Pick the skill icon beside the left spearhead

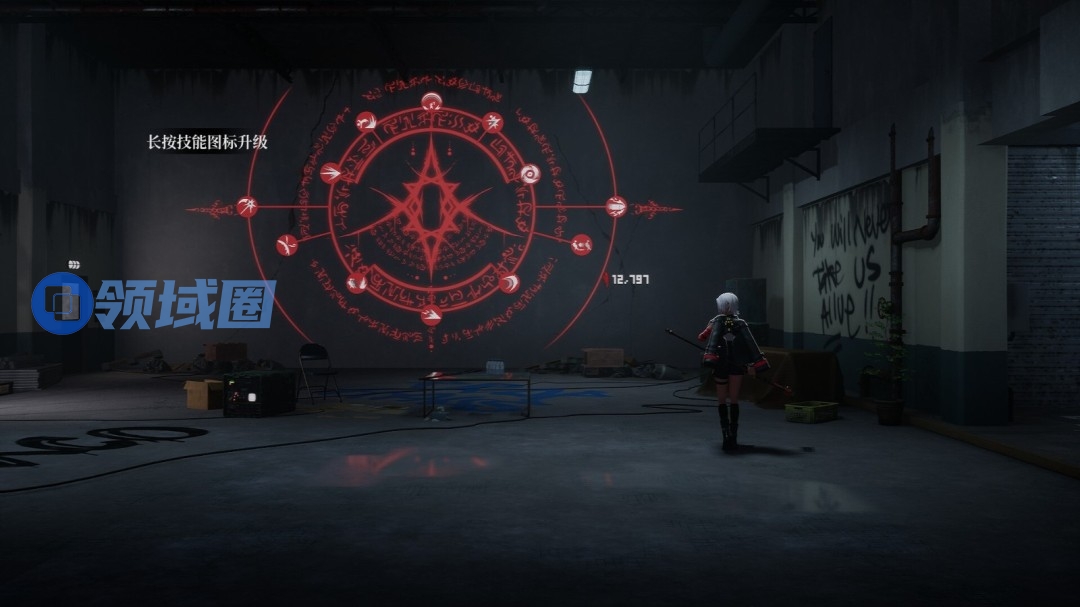[x=247, y=207]
